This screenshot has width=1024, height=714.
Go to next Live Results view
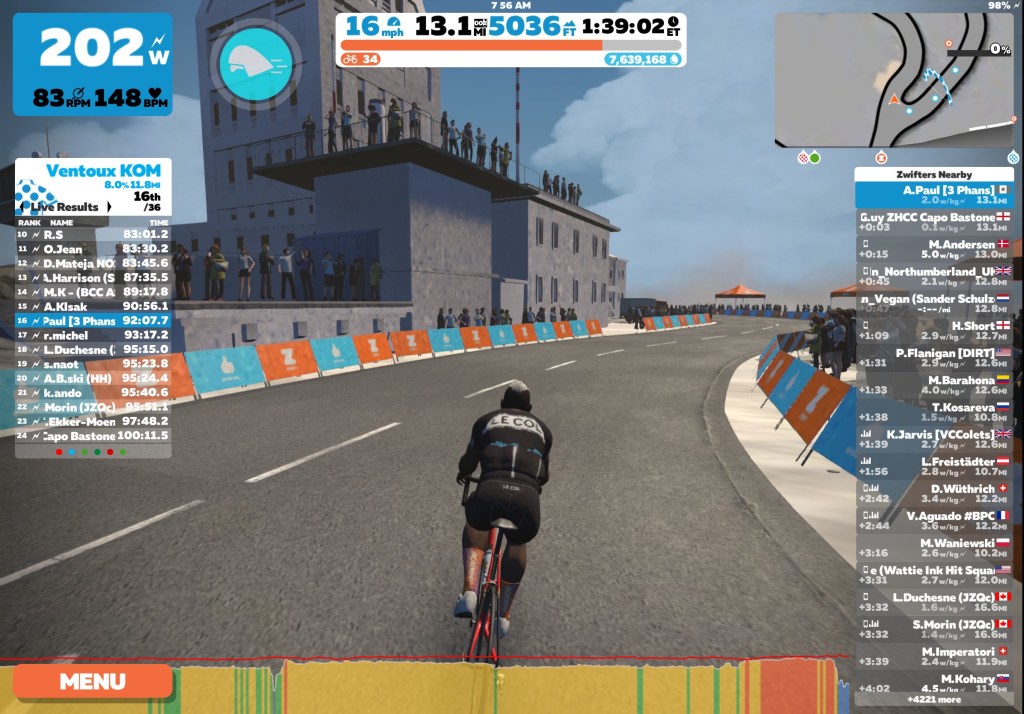[108, 207]
